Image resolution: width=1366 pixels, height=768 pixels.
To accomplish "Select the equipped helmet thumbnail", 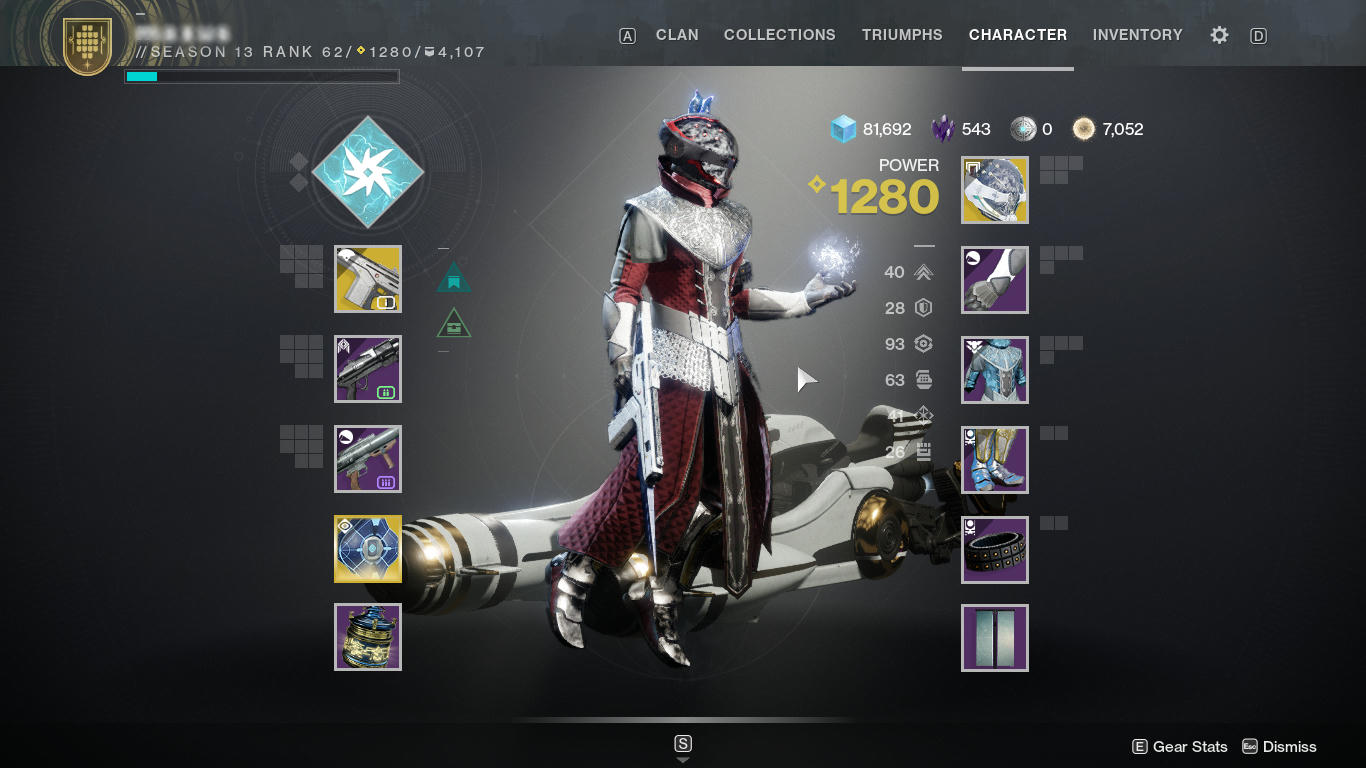I will point(994,190).
